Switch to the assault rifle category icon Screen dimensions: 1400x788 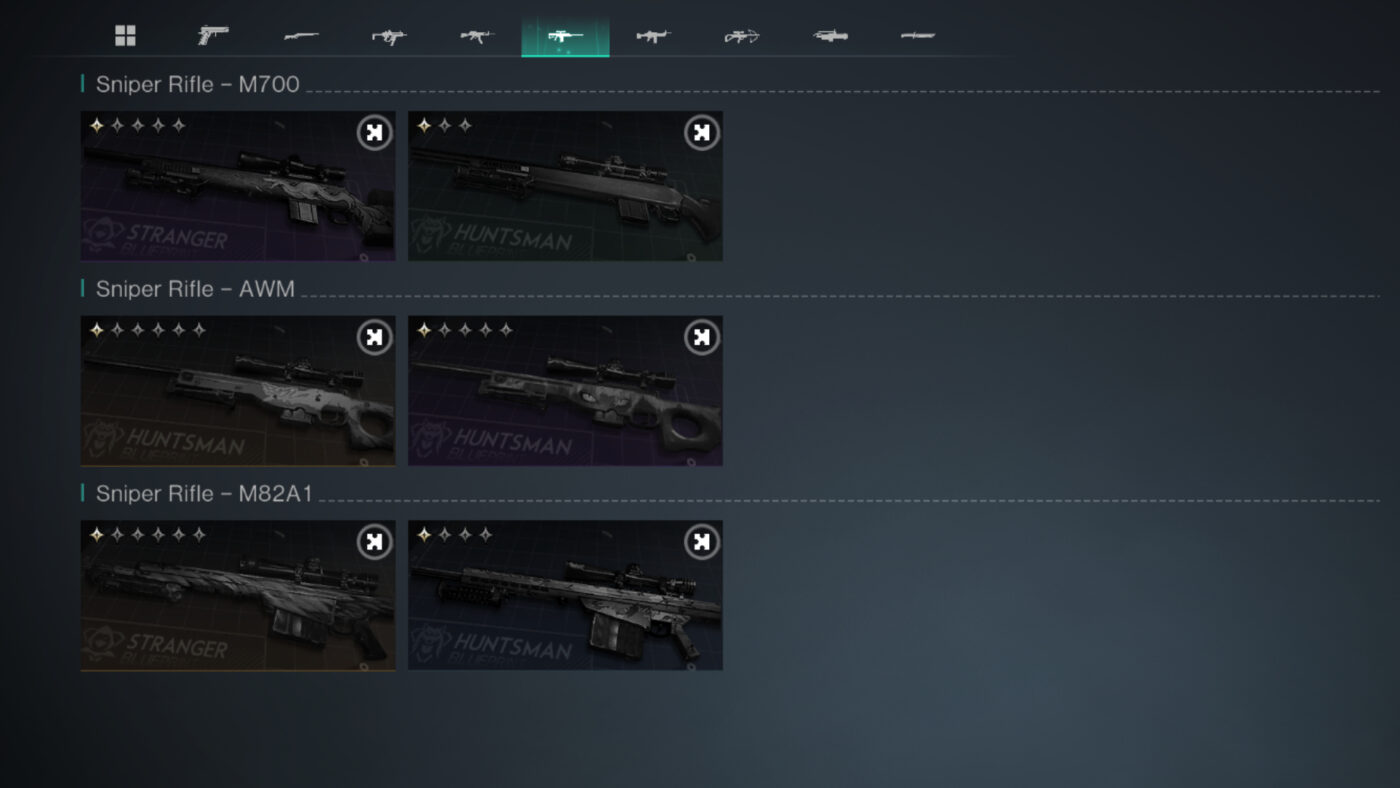pyautogui.click(x=475, y=36)
